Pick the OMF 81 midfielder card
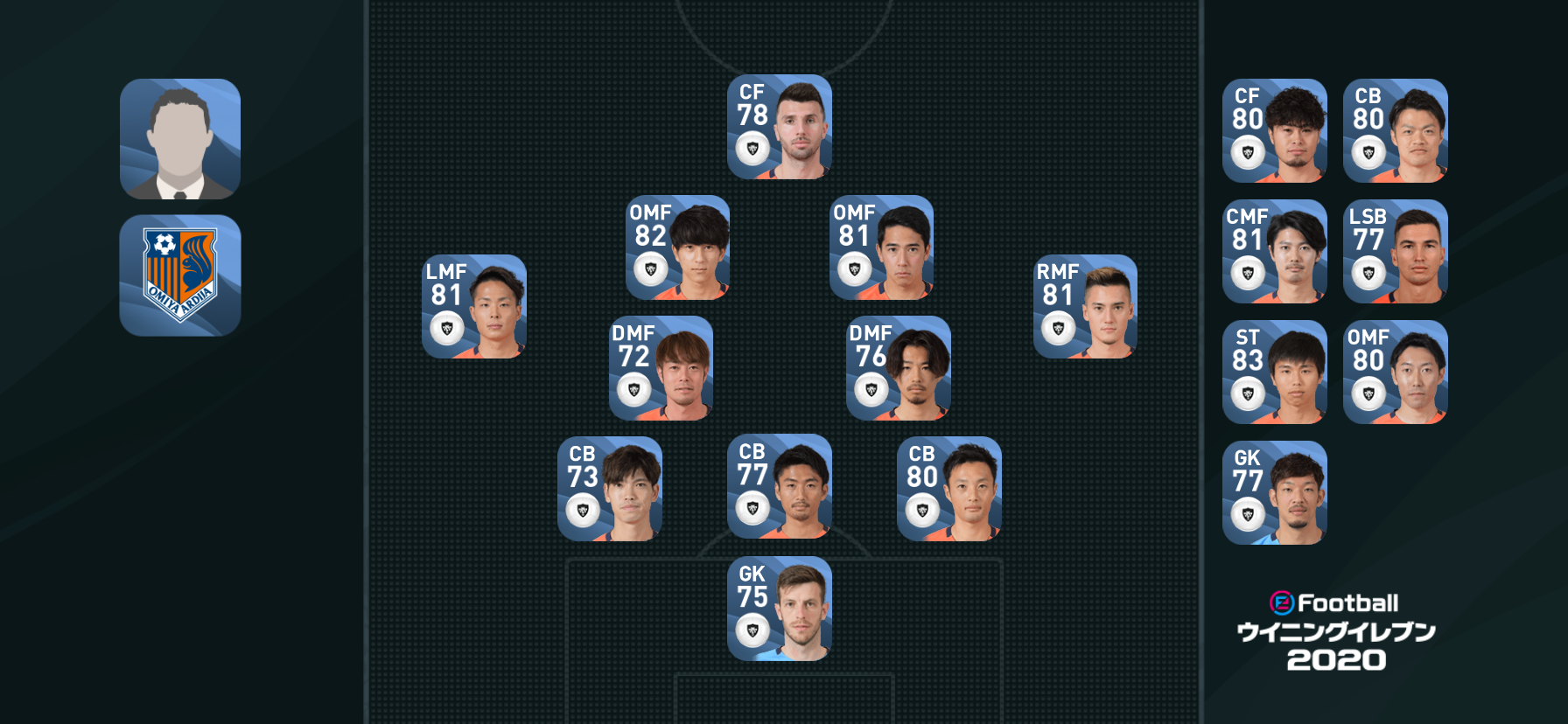 (881, 247)
